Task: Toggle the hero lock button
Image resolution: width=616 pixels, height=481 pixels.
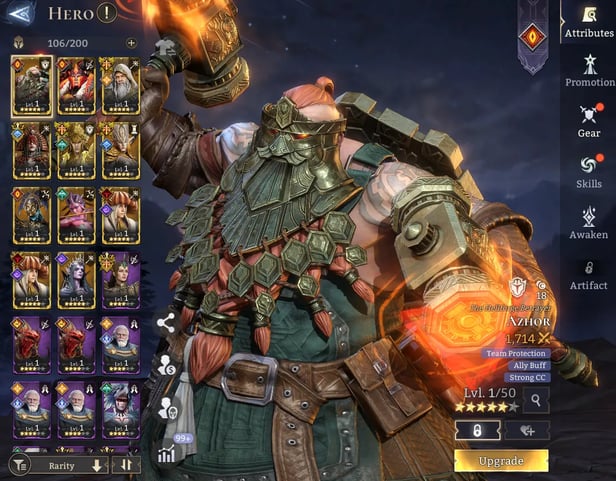Action: pos(478,430)
